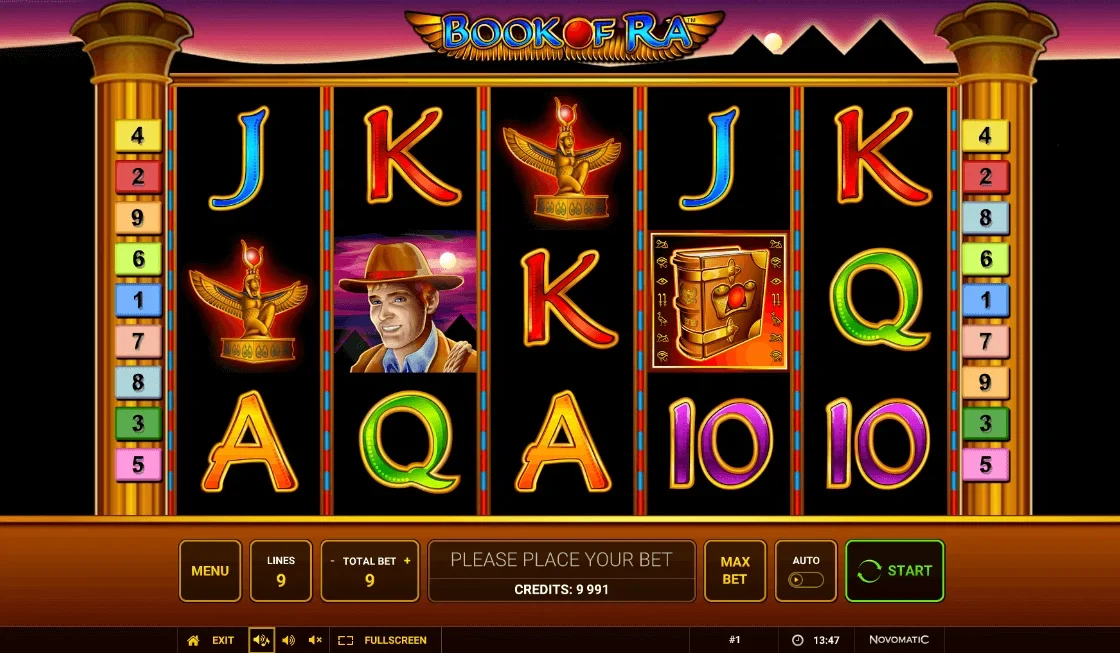Click the LINES selector button

point(281,571)
